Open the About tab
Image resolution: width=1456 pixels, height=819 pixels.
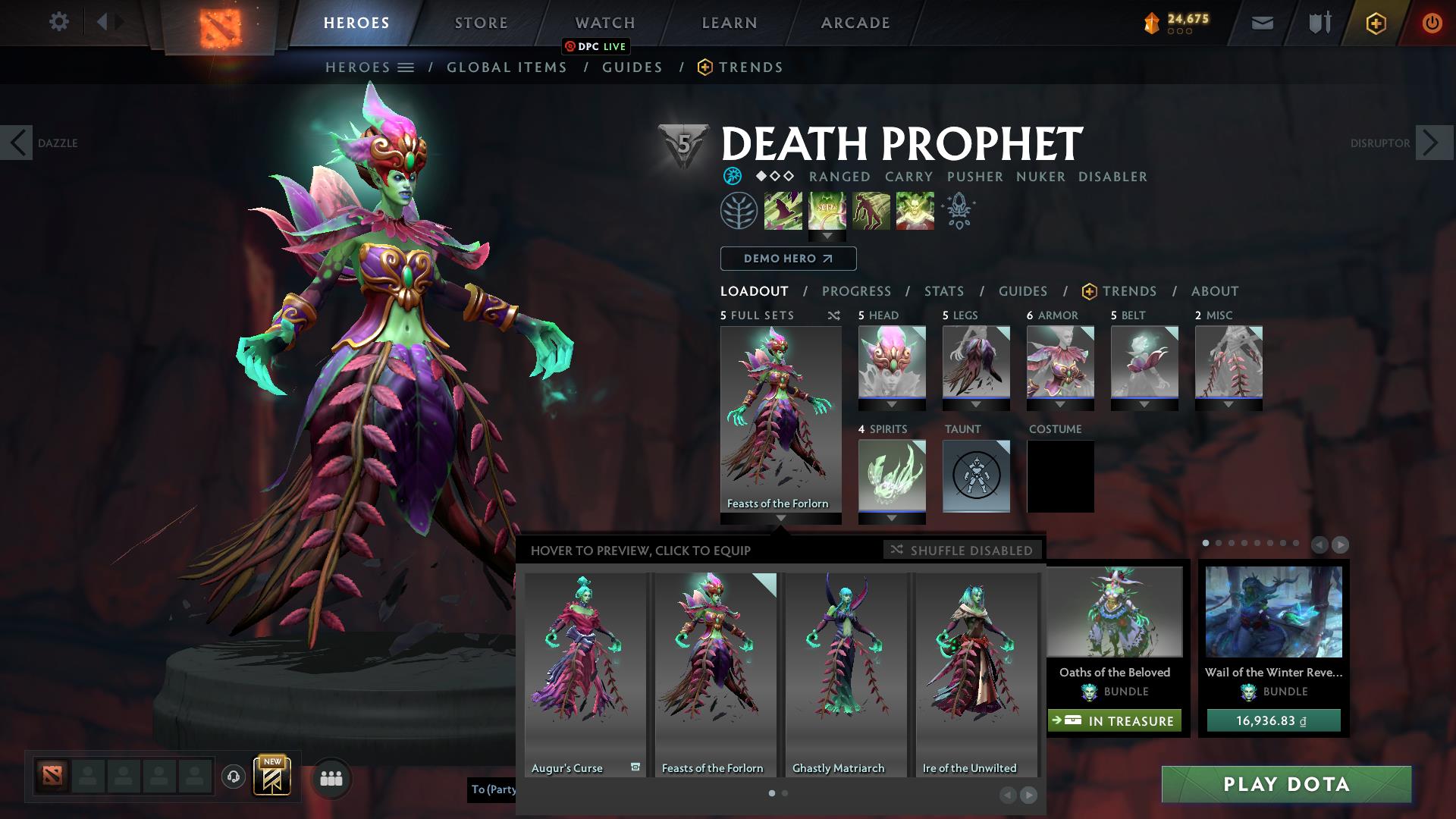click(x=1215, y=291)
